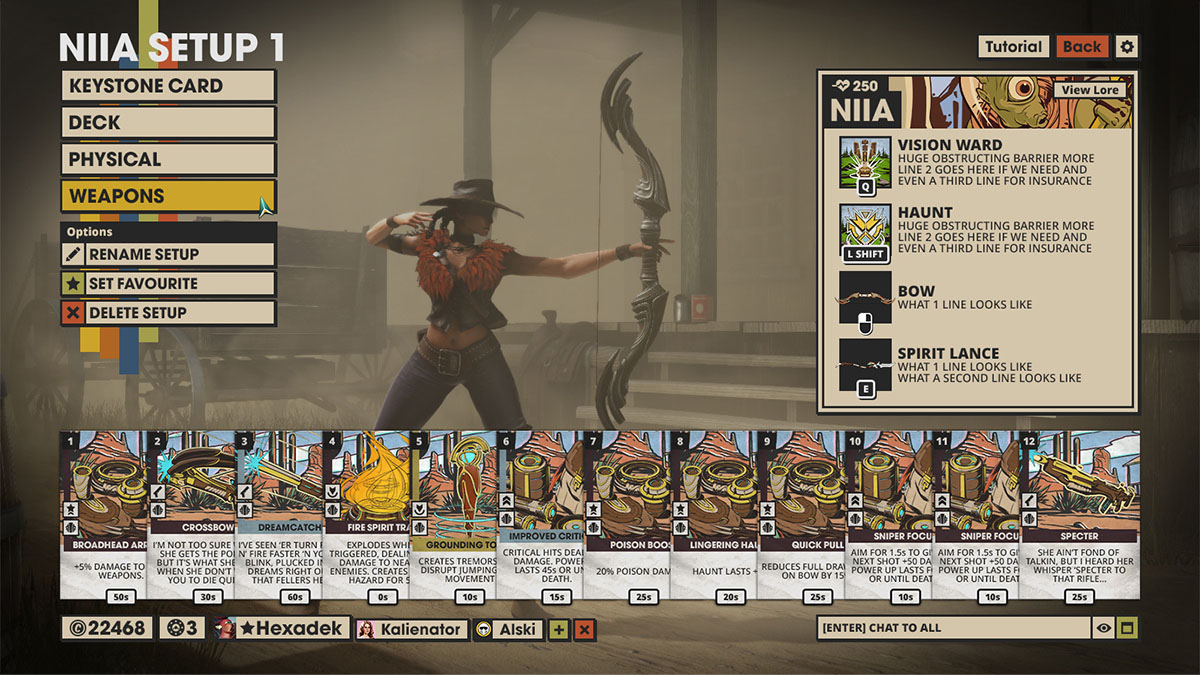The width and height of the screenshot is (1200, 675).
Task: Choose the Specter card
Action: pos(1078,515)
